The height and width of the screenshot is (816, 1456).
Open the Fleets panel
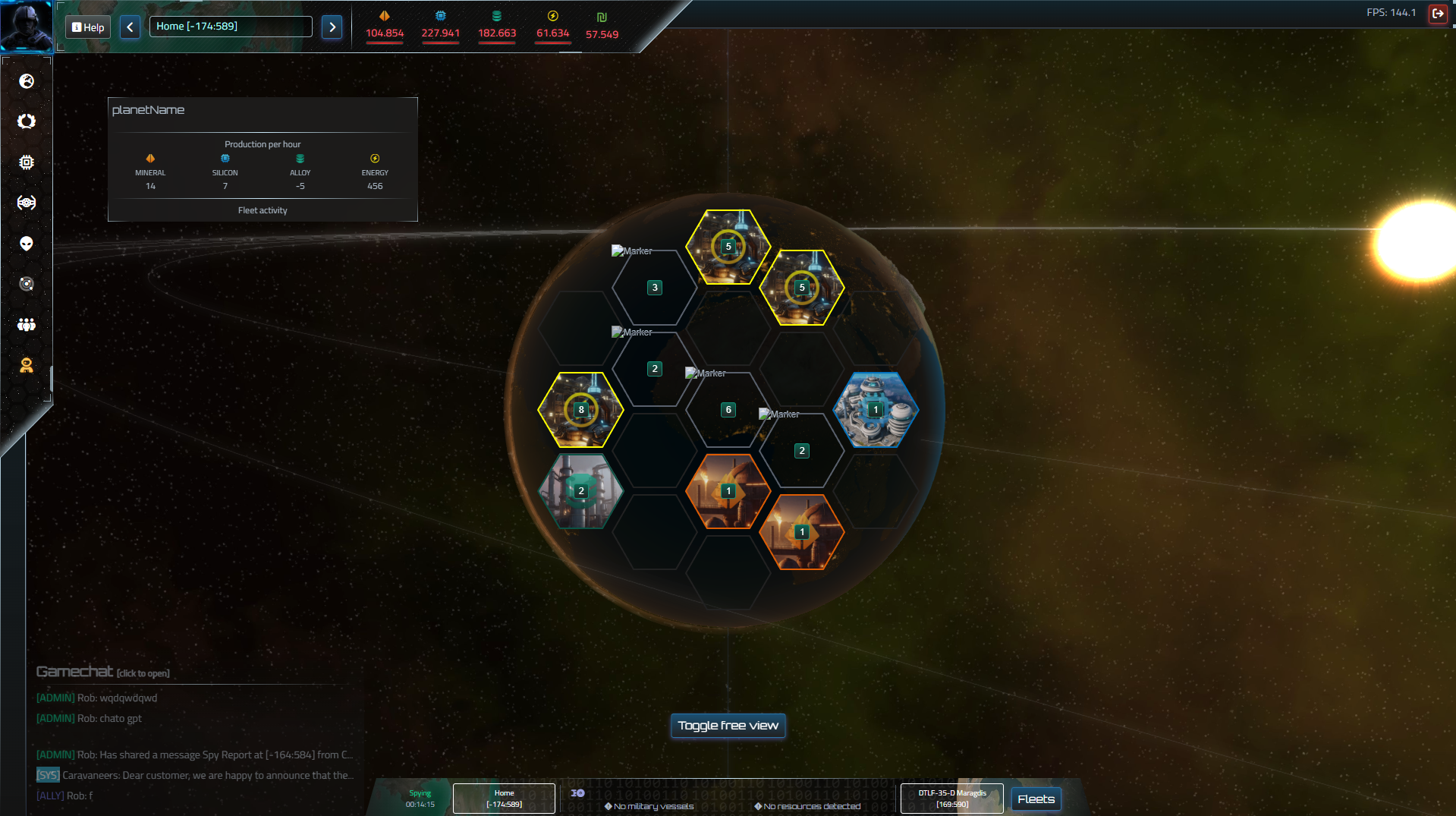tap(1036, 799)
